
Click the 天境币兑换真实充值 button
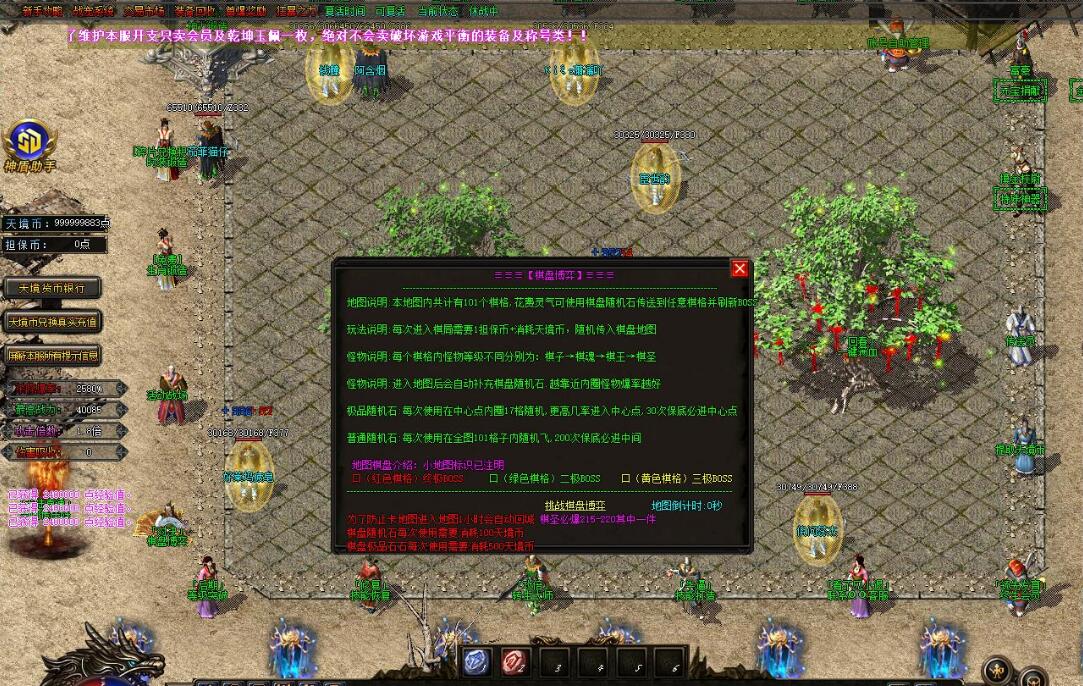(x=52, y=322)
